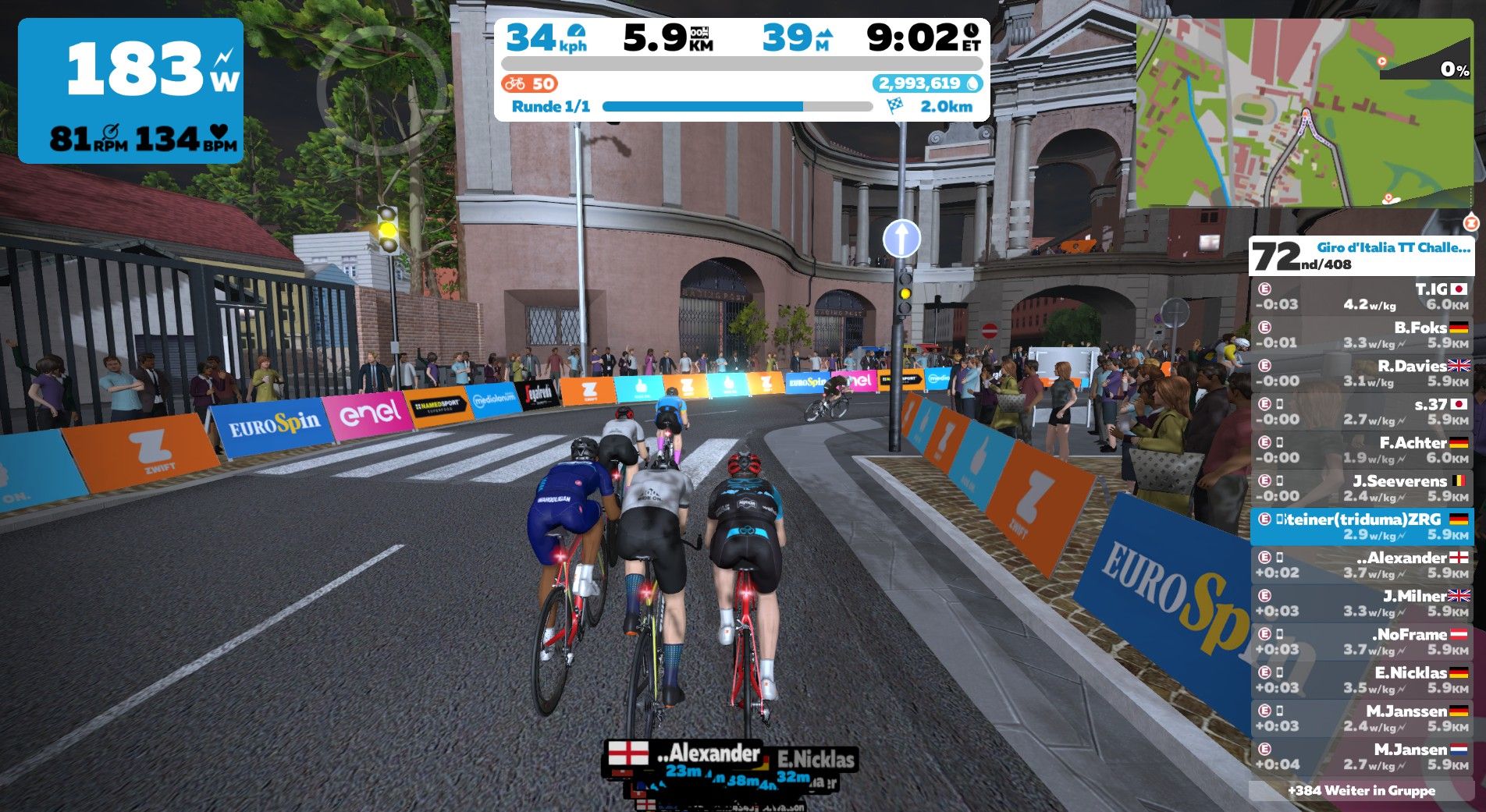Select F.Achter's row in the rider list
1486x812 pixels.
(x=1362, y=449)
